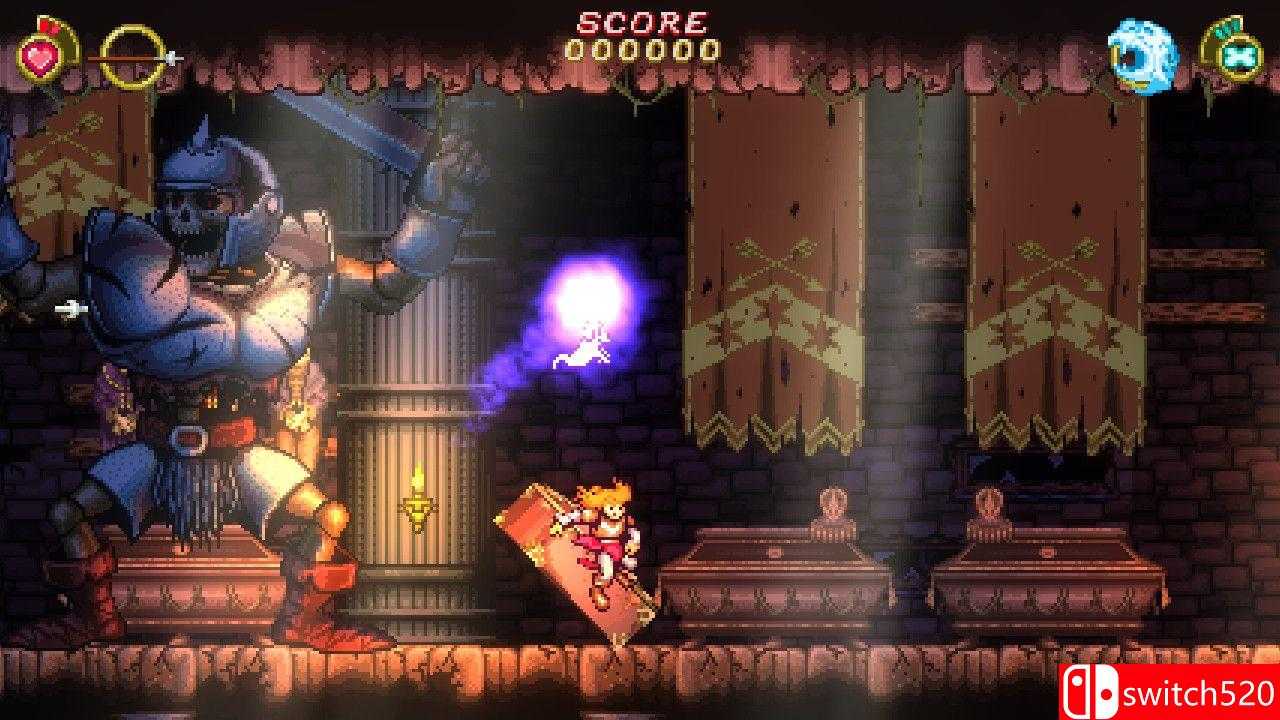Click the golden ring around the arrow
This screenshot has height=720, width=1280.
point(132,55)
